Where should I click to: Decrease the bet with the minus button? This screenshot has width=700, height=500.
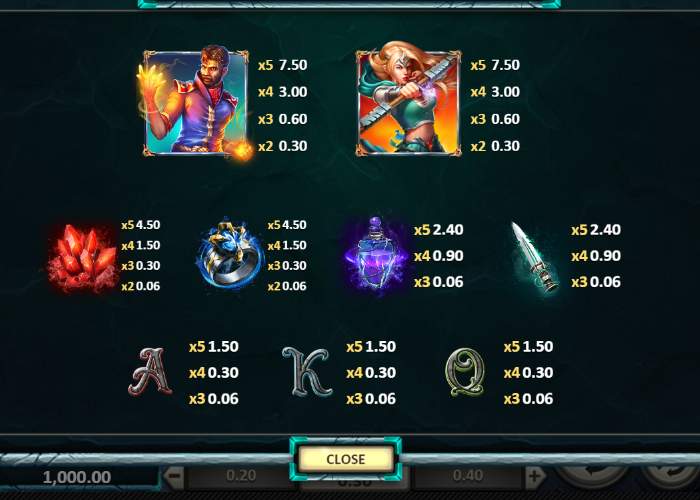point(175,476)
